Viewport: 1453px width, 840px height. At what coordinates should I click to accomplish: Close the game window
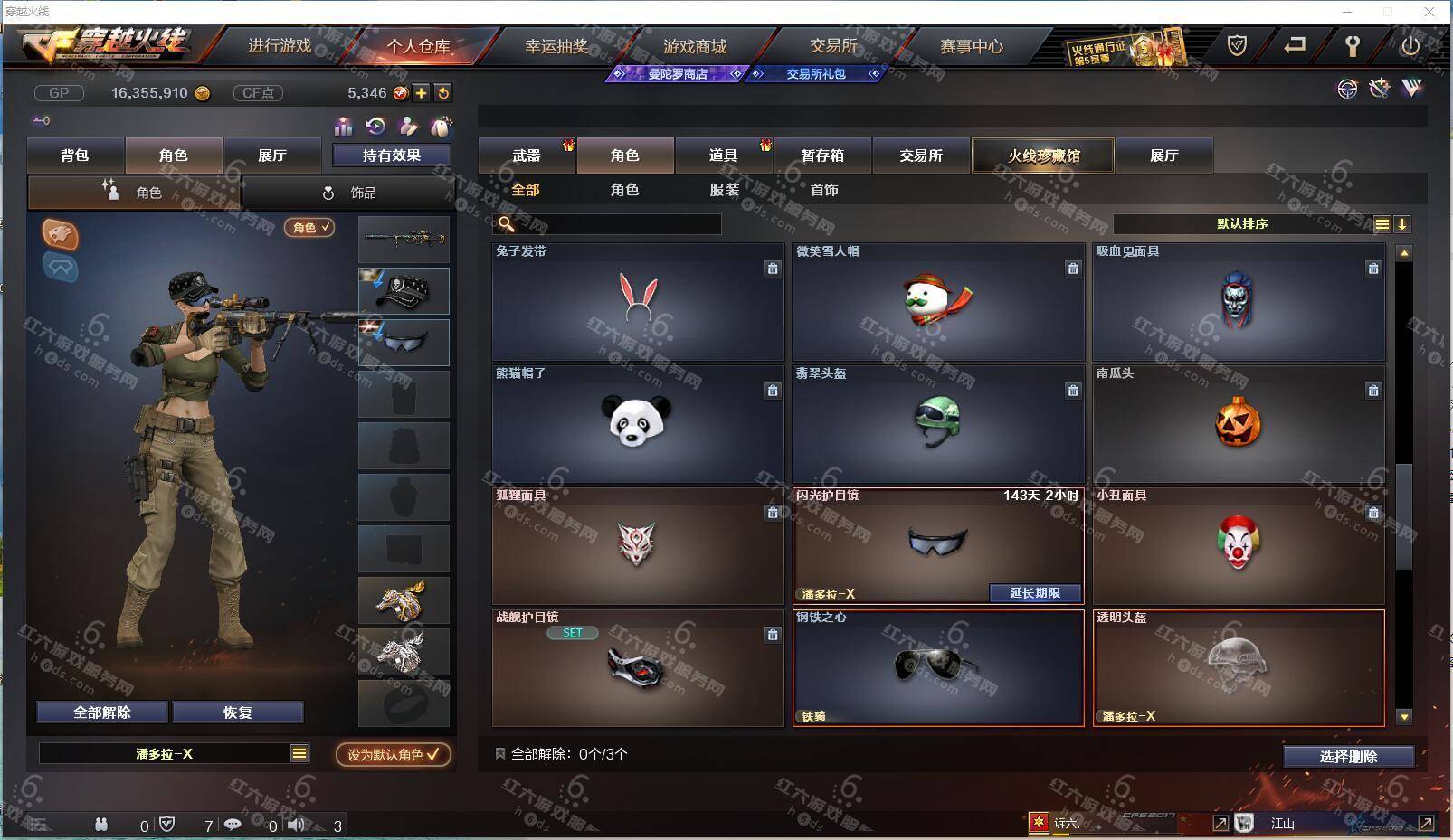pos(1429,12)
